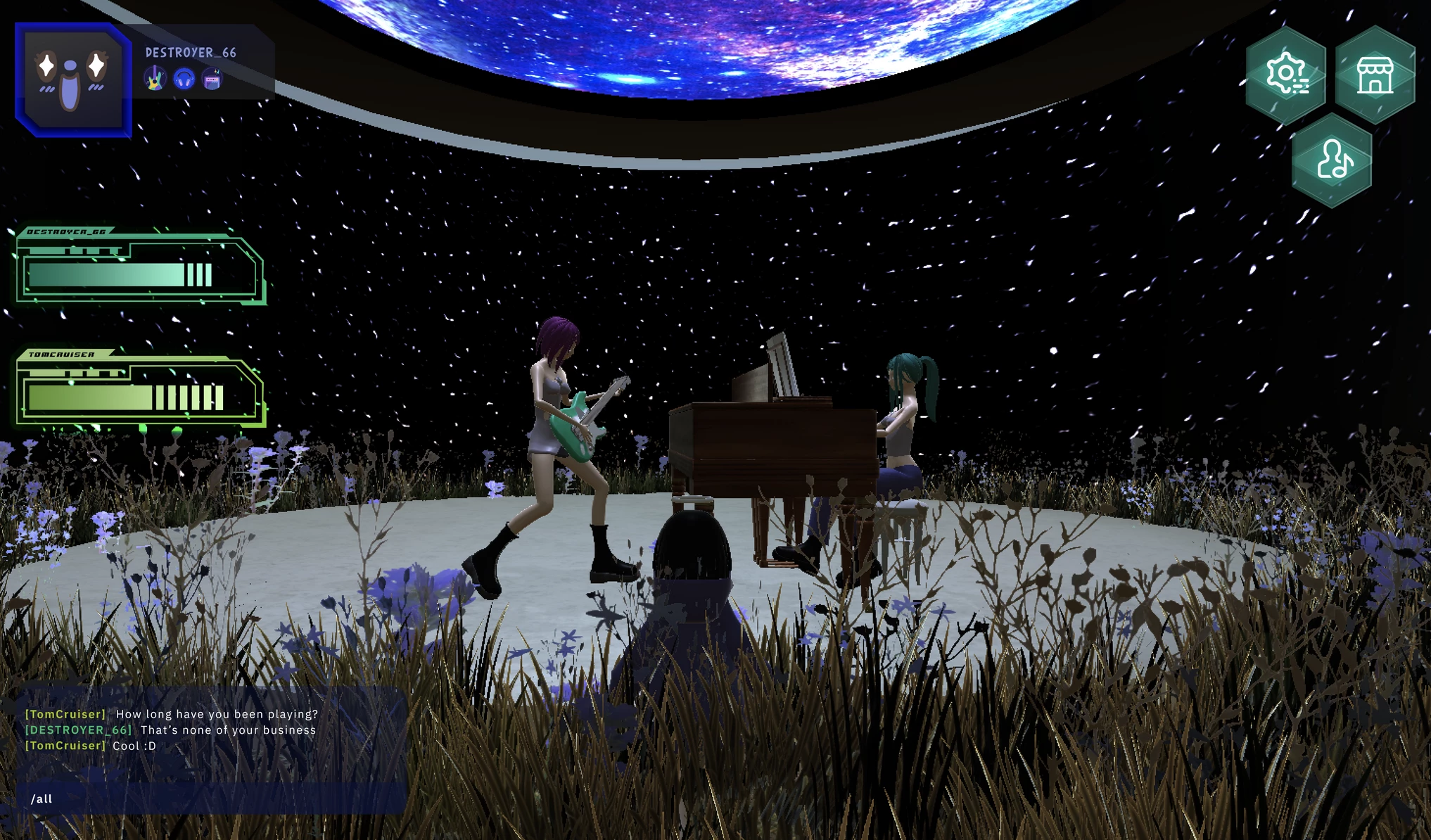Viewport: 1431px width, 840px height.
Task: Select the headphones badge in the profile bar
Action: (x=183, y=79)
